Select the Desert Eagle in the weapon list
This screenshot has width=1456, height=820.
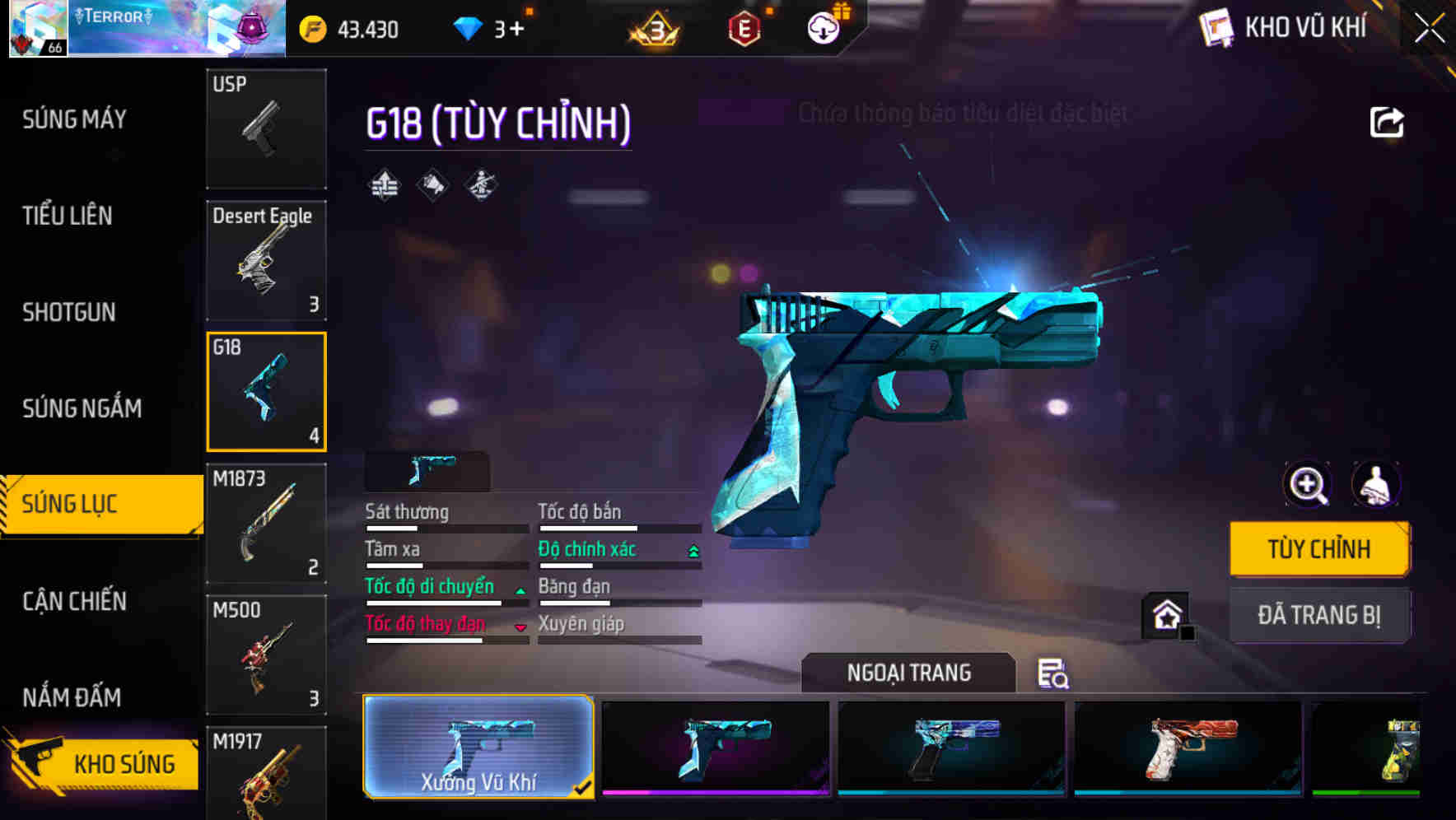click(266, 260)
